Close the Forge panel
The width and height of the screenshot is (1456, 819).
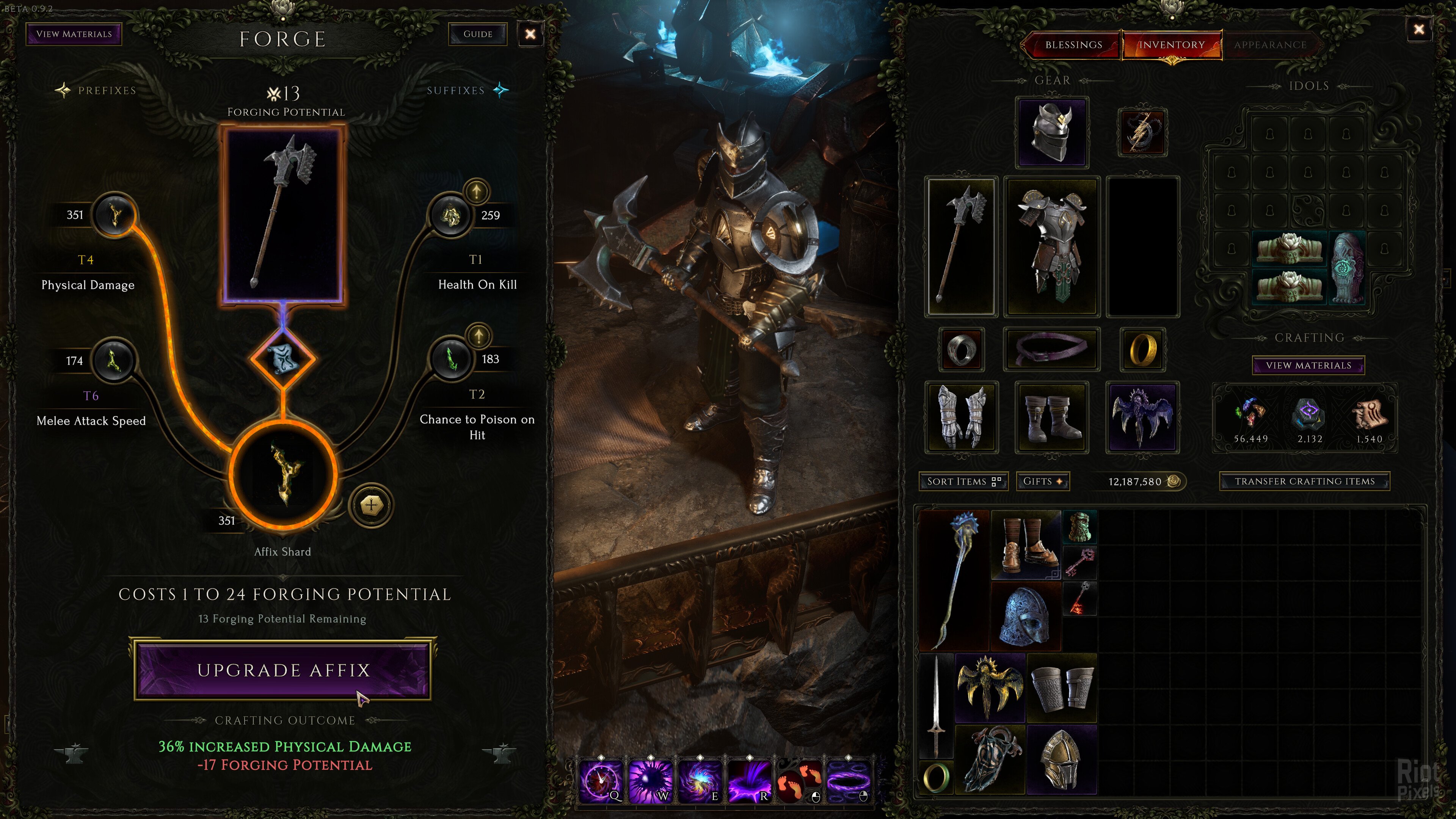[530, 34]
